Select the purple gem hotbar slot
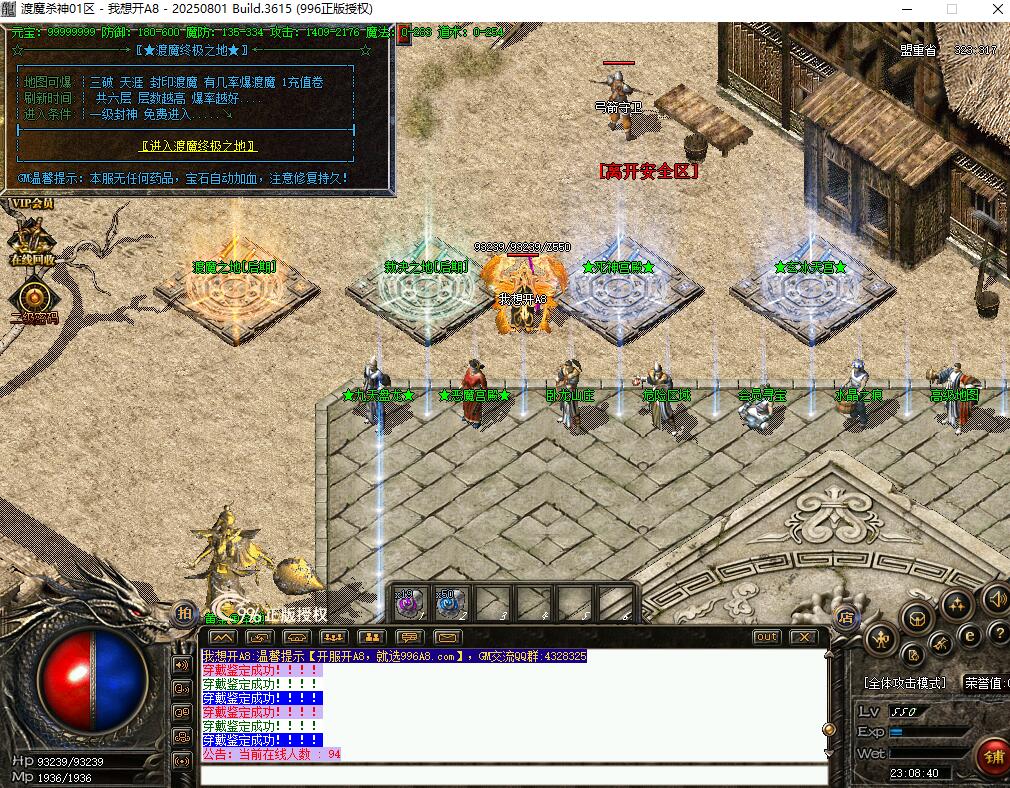Image resolution: width=1010 pixels, height=788 pixels. 408,604
